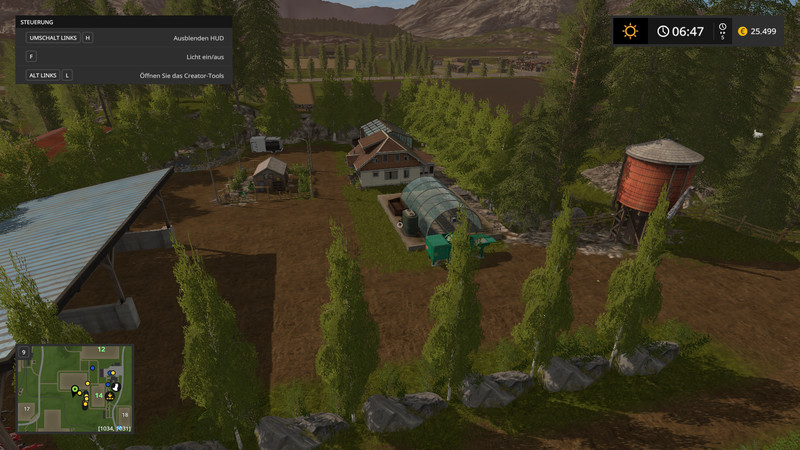
Task: Click the white boot marker on minimap
Action: point(114,385)
